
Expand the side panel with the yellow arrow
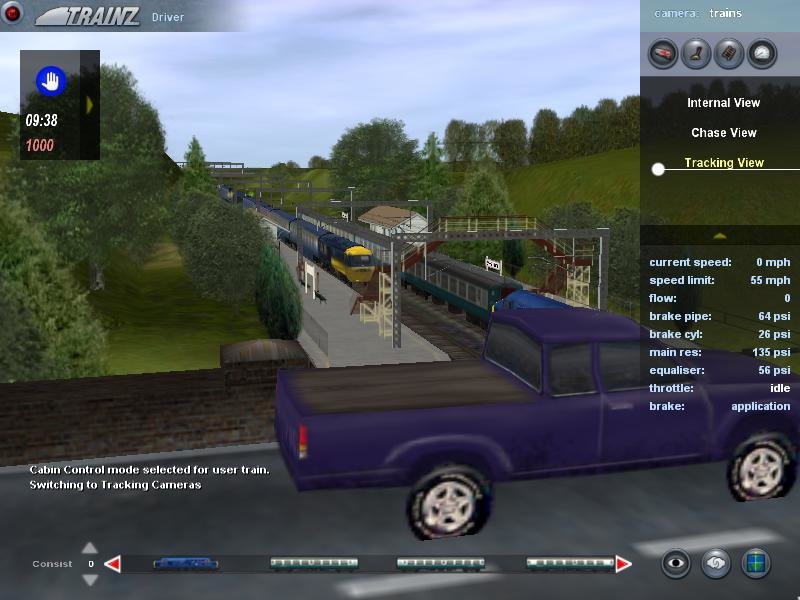pos(90,104)
